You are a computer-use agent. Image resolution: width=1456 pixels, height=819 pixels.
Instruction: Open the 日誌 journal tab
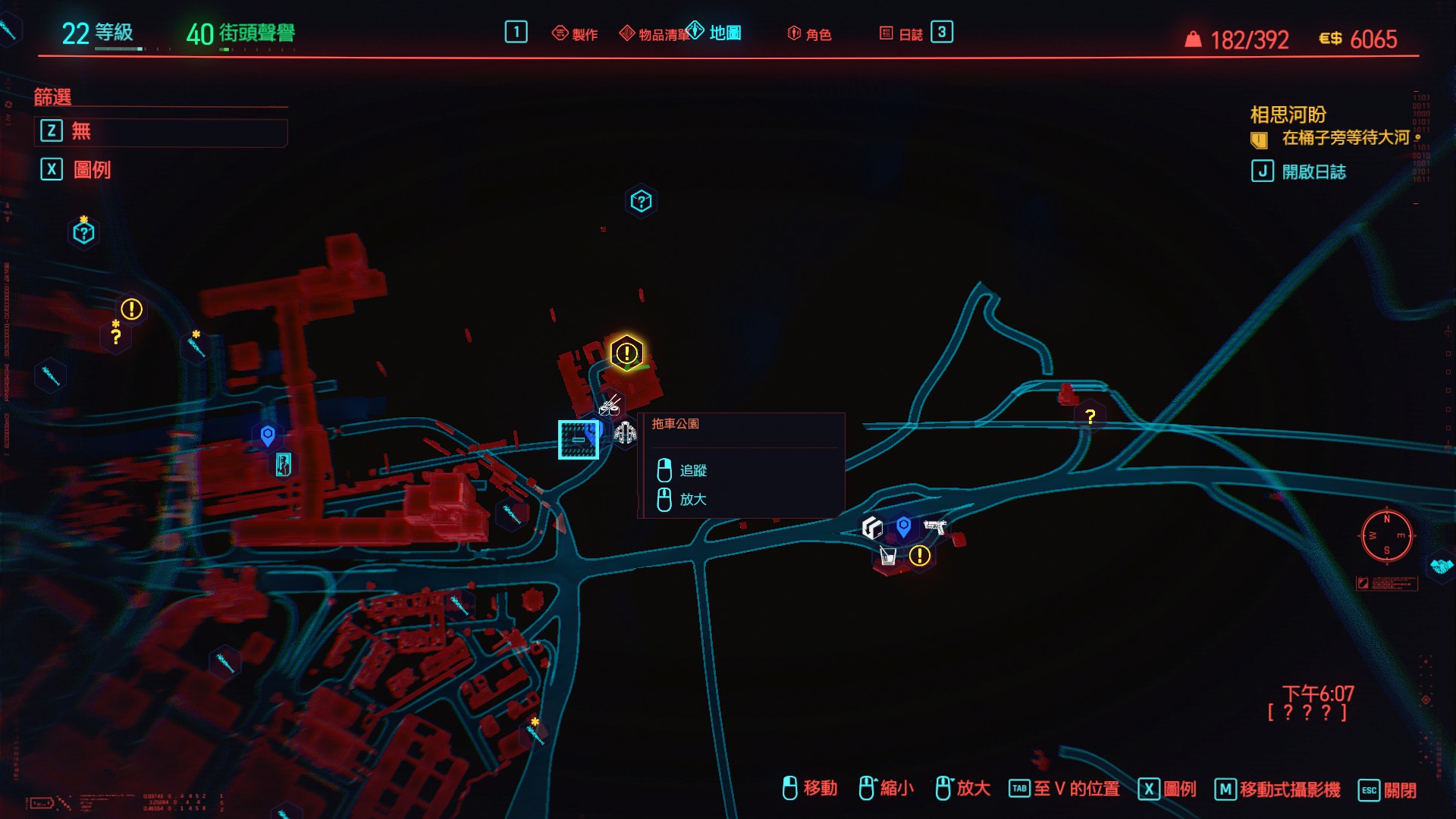(902, 33)
